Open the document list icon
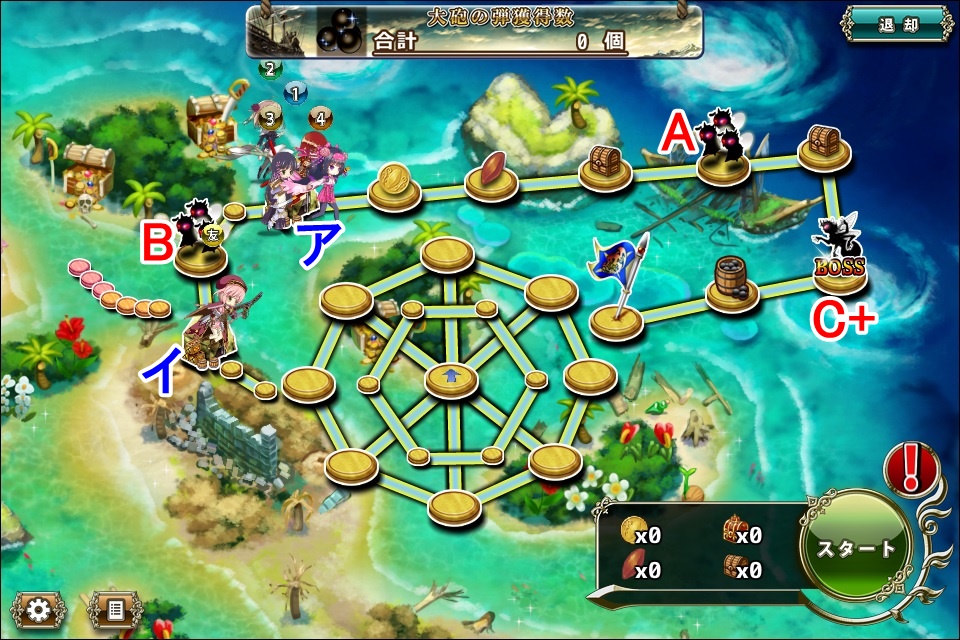Screen dimensions: 960x640 pyautogui.click(x=114, y=609)
